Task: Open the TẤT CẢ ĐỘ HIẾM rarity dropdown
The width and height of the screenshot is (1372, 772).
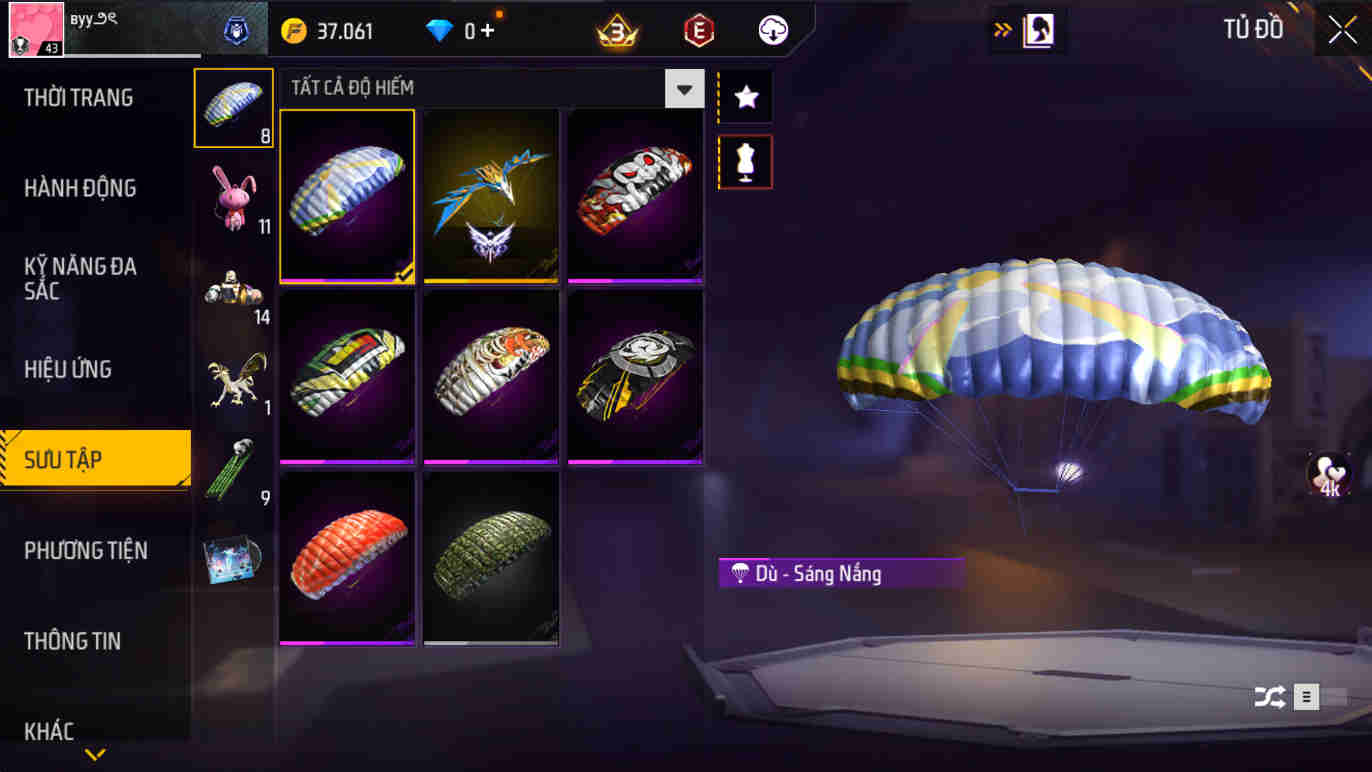Action: point(684,89)
